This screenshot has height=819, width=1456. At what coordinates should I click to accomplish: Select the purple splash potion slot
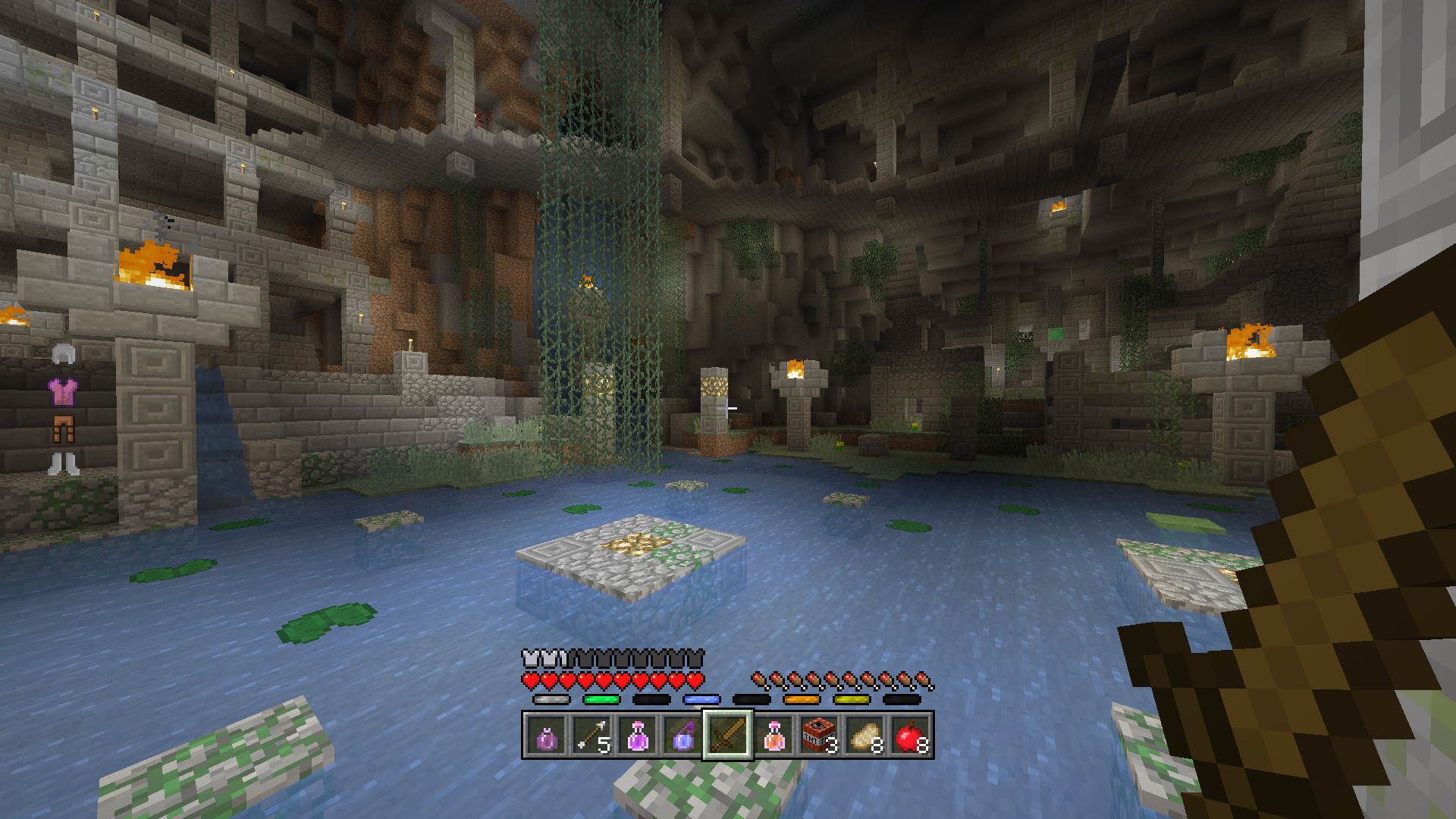tap(547, 736)
